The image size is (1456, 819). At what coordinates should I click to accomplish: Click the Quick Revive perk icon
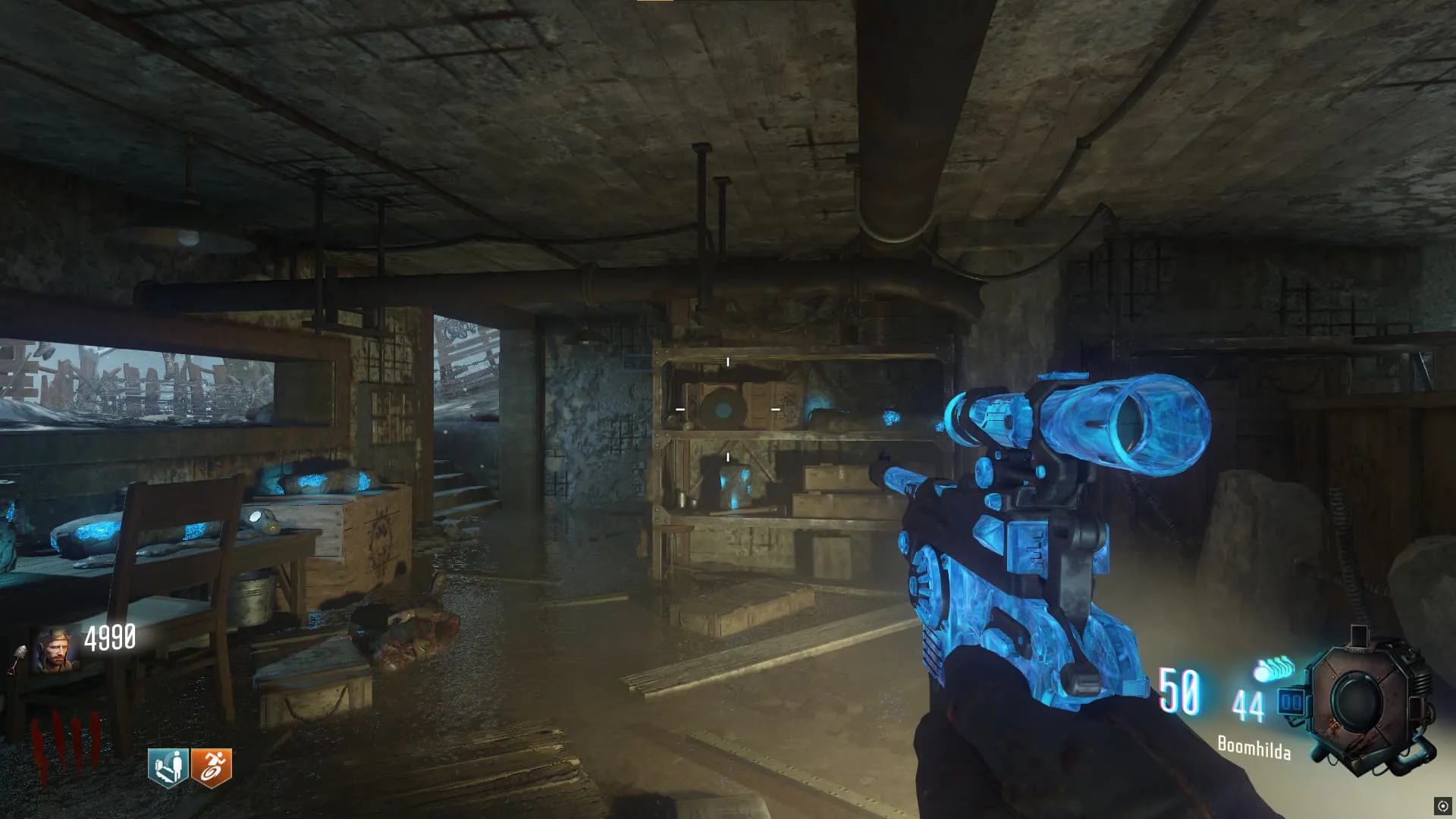(x=168, y=767)
